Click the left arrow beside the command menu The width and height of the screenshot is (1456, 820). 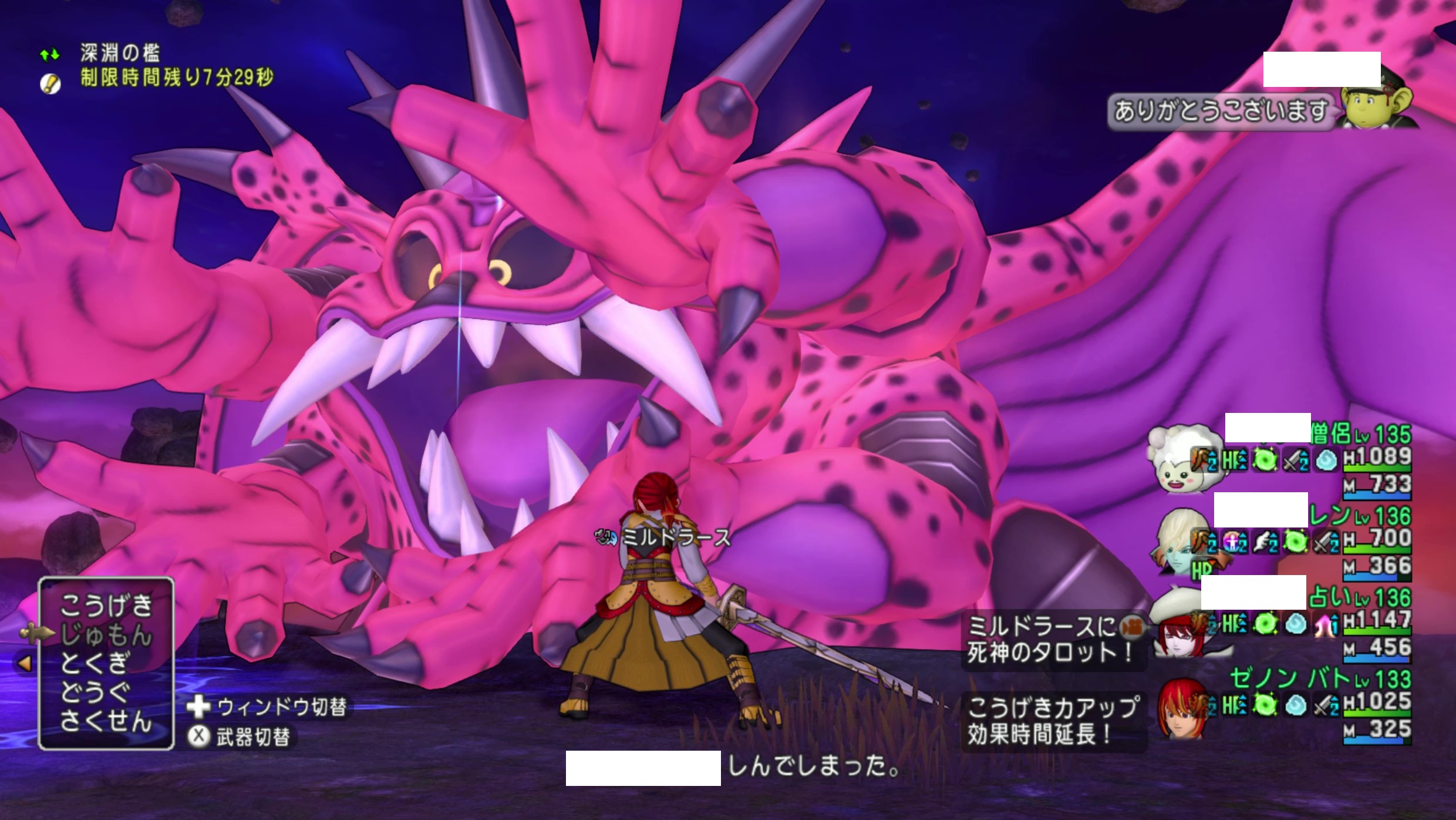click(x=25, y=664)
